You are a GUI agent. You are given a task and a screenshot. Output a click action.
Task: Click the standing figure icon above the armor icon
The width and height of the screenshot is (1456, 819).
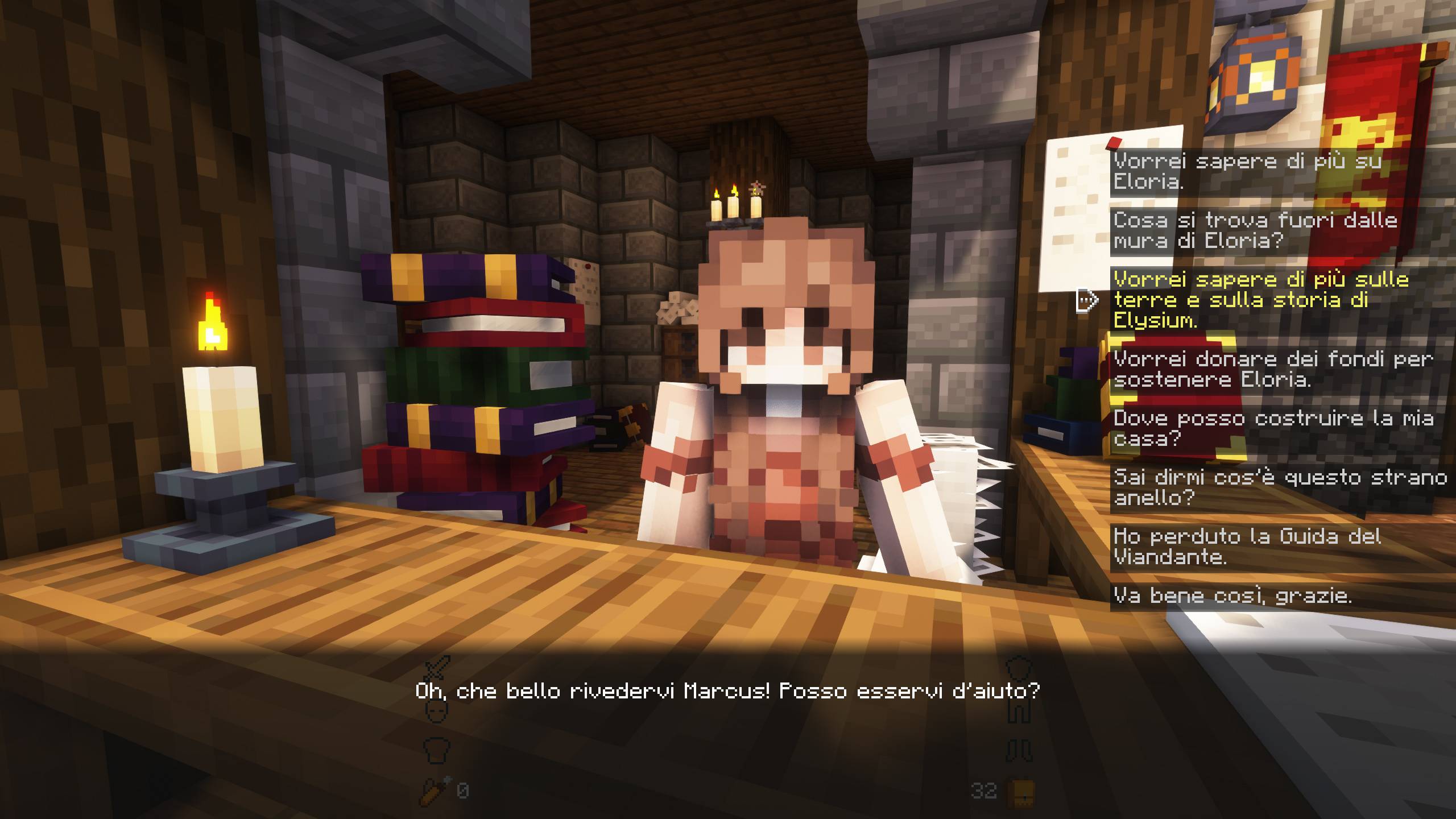point(1019,711)
